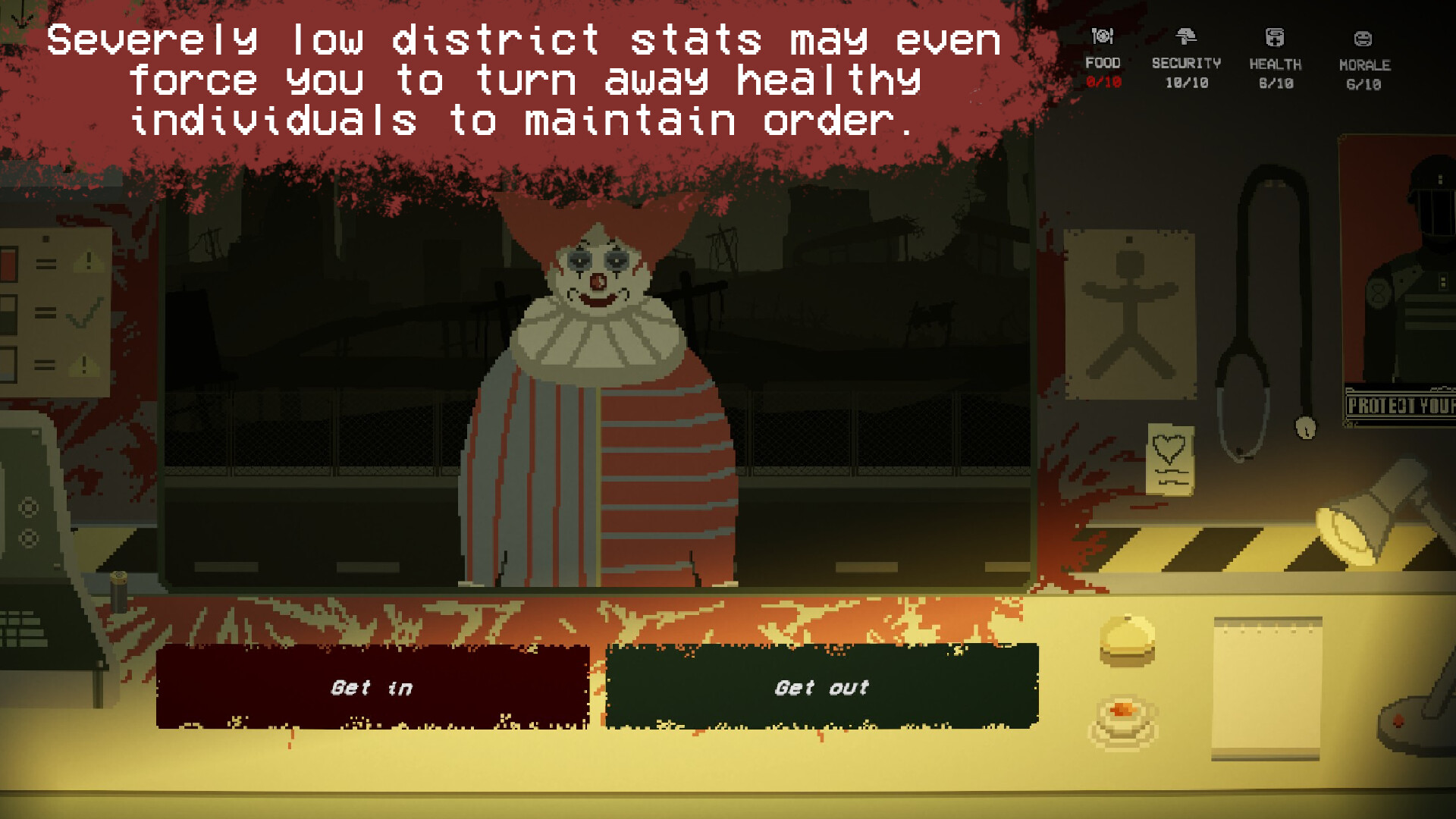Open the blank notepad on the desk
This screenshot has width=1456, height=819.
coord(1266,688)
